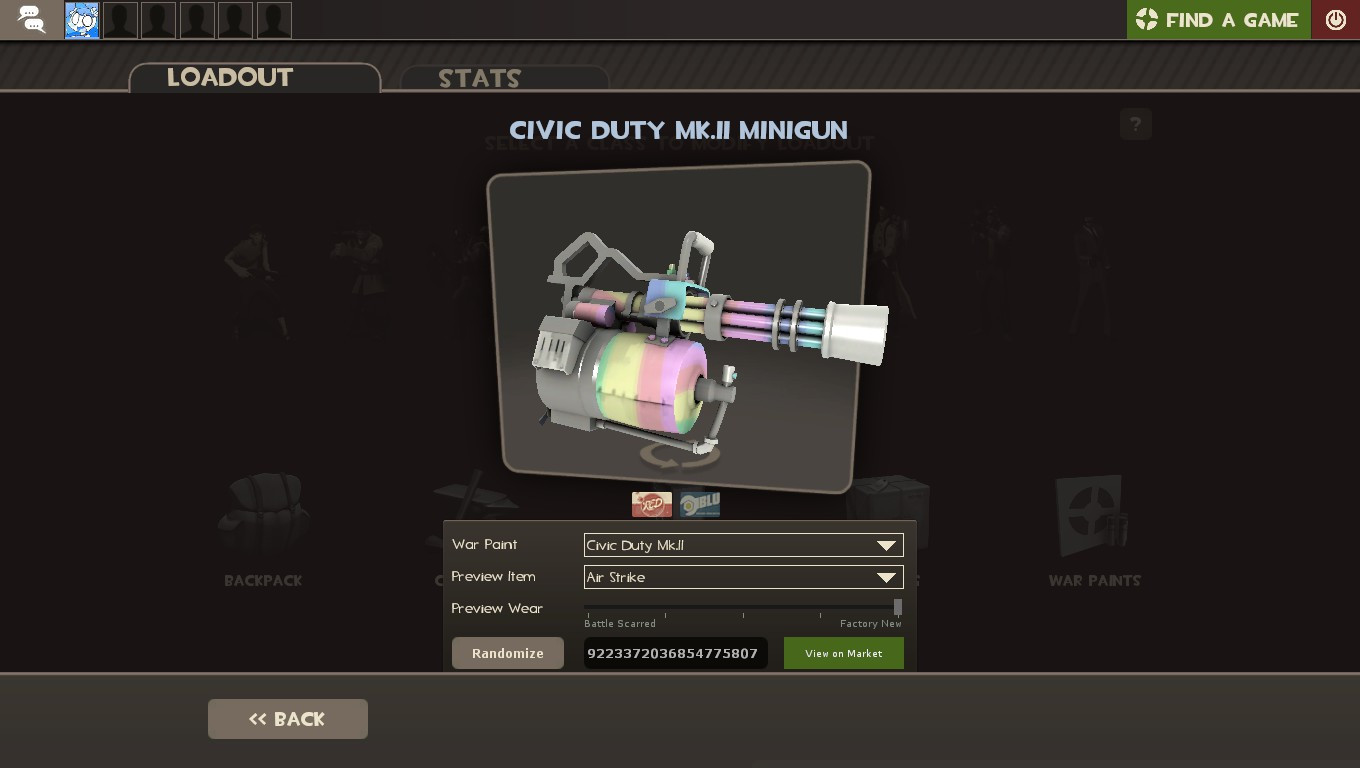Click the View on Market button
The width and height of the screenshot is (1360, 768).
click(843, 653)
